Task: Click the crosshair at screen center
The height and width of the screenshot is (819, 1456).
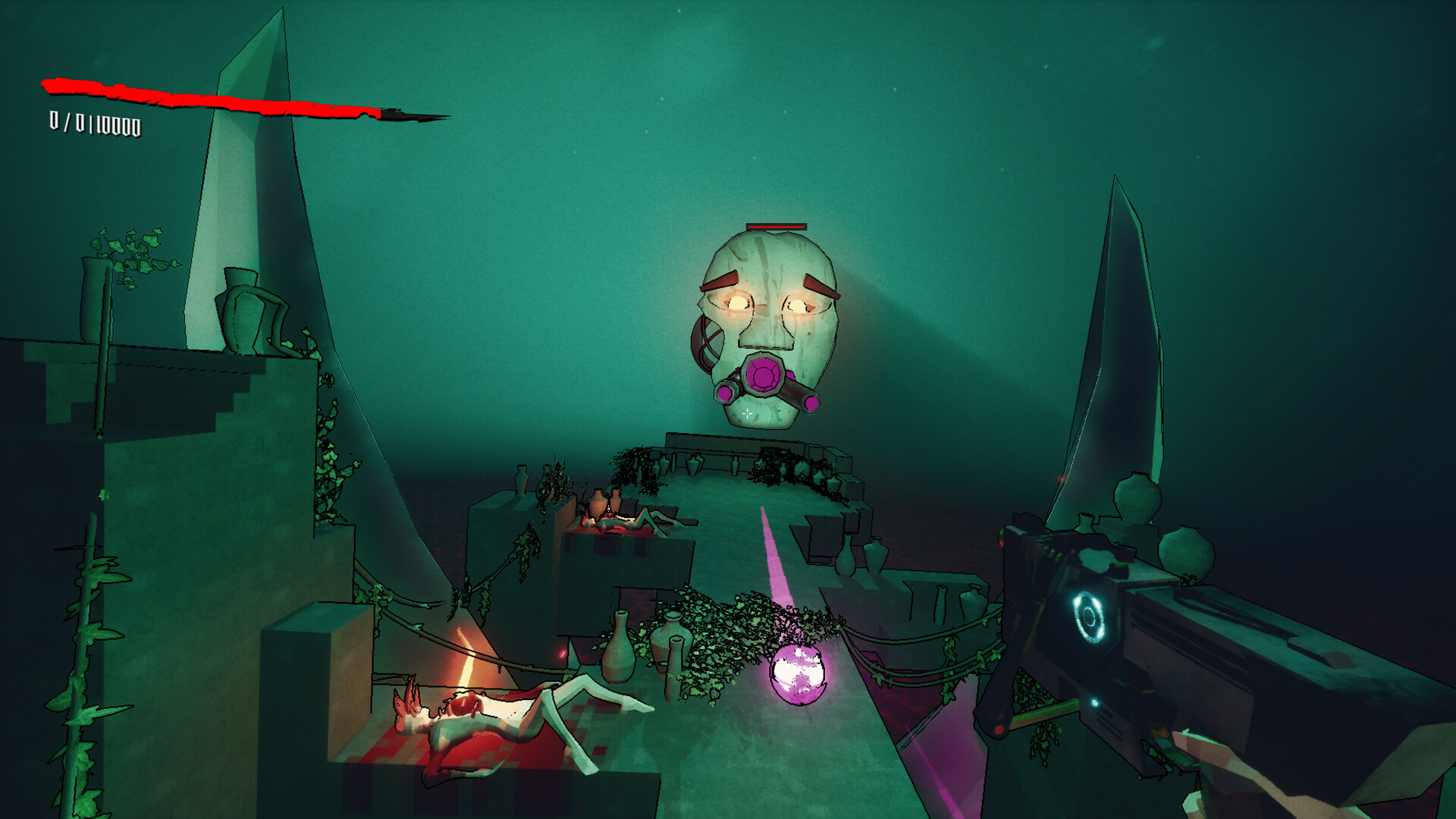Action: click(x=748, y=413)
